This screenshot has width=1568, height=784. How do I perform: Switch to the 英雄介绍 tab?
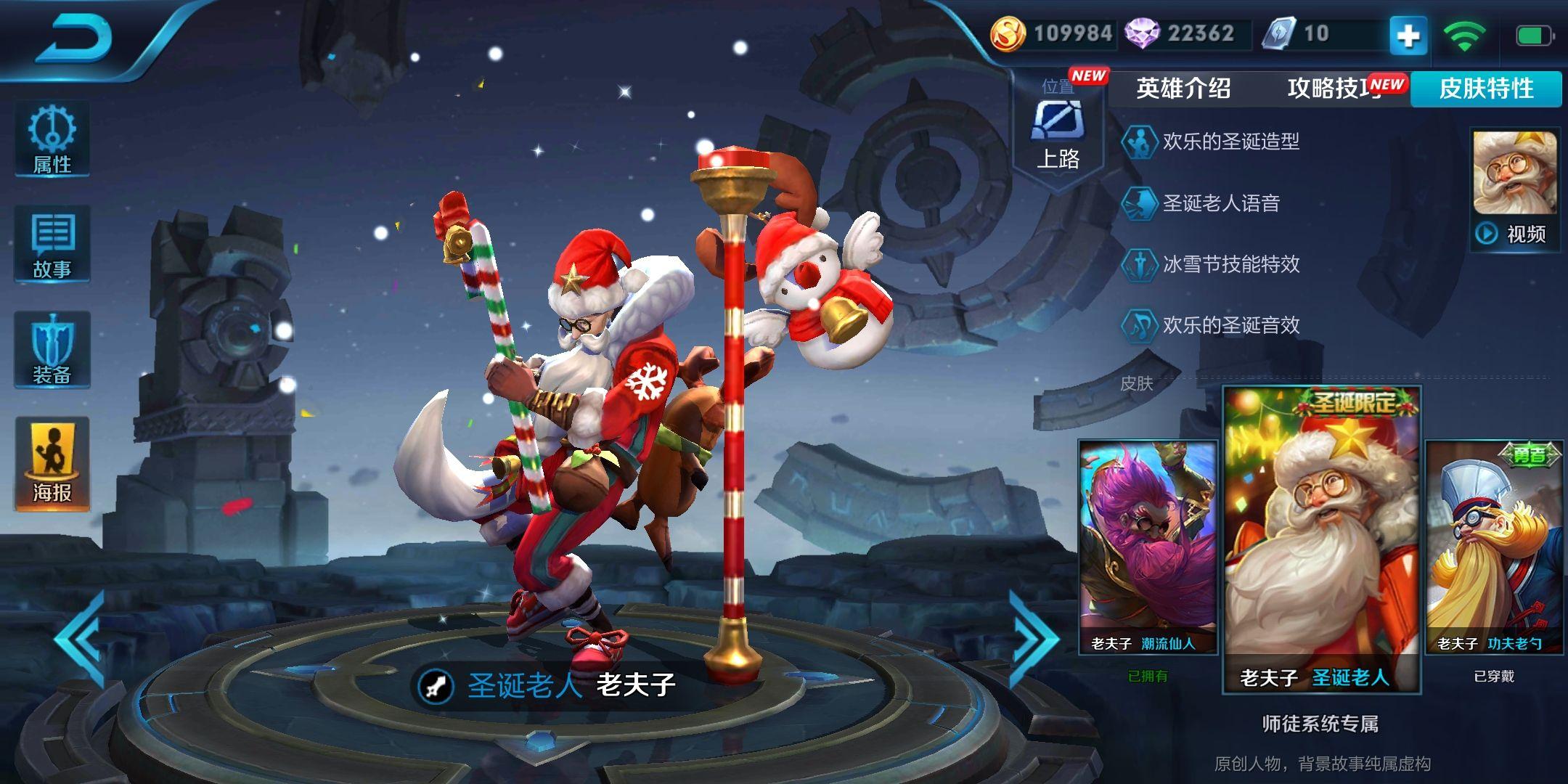pyautogui.click(x=1183, y=89)
